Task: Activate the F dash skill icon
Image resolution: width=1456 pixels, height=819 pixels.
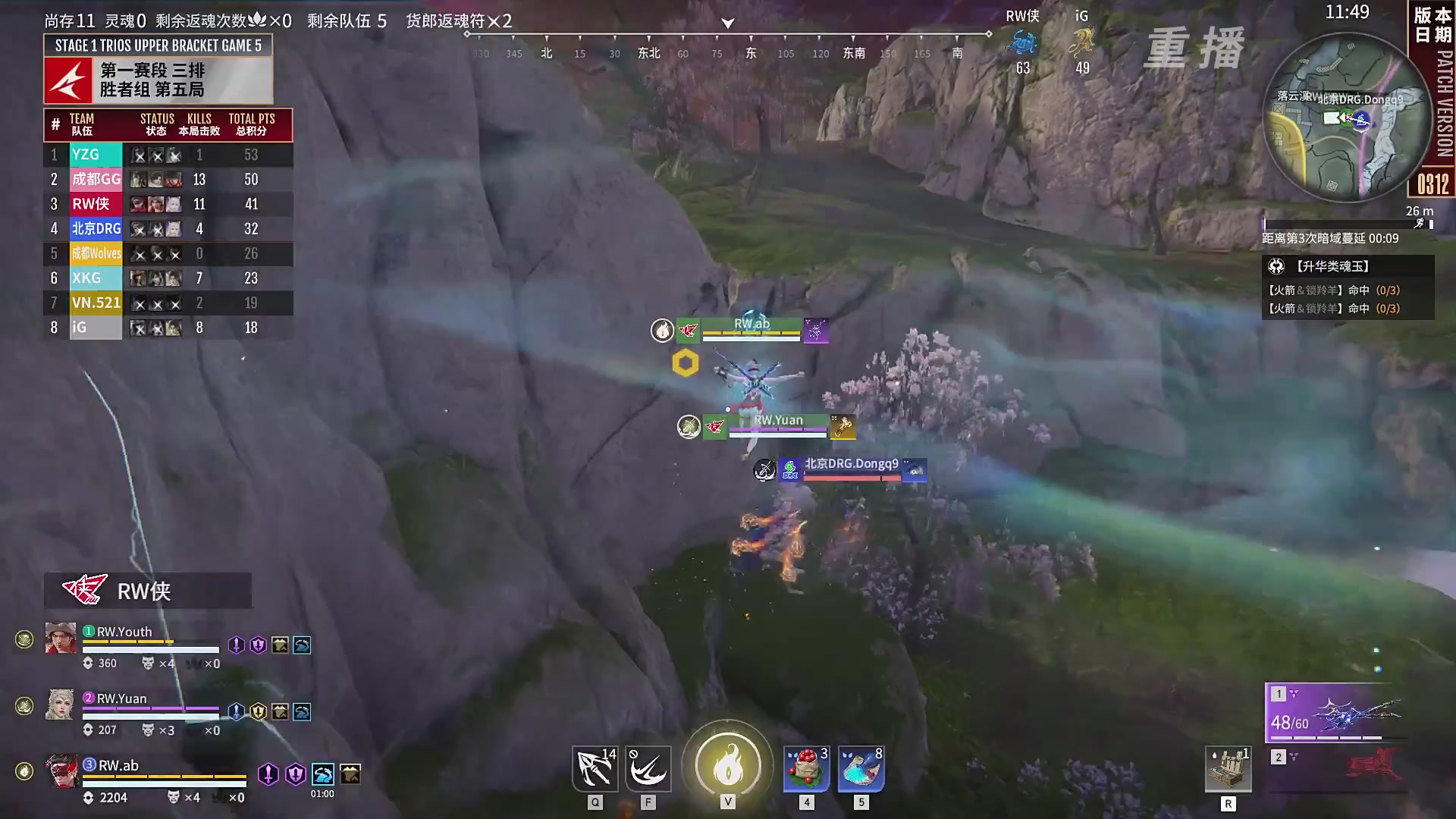Action: point(648,769)
